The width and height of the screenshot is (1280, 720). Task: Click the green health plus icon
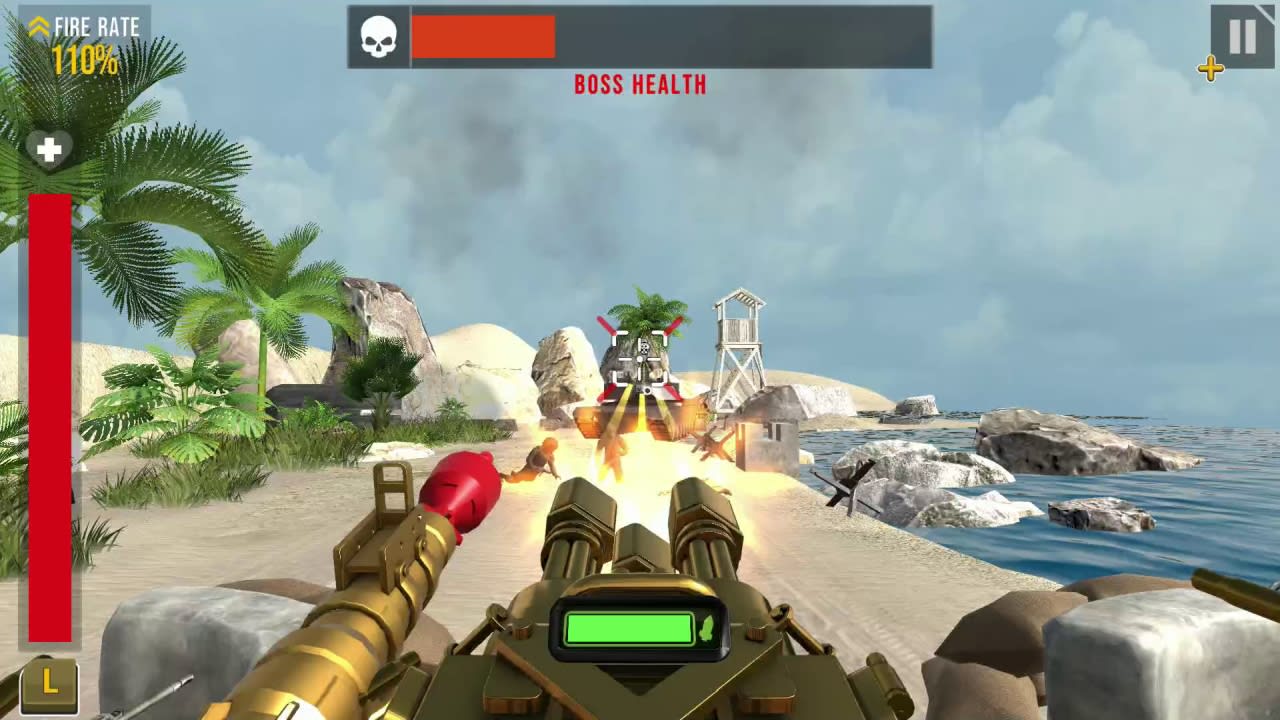[x=49, y=149]
